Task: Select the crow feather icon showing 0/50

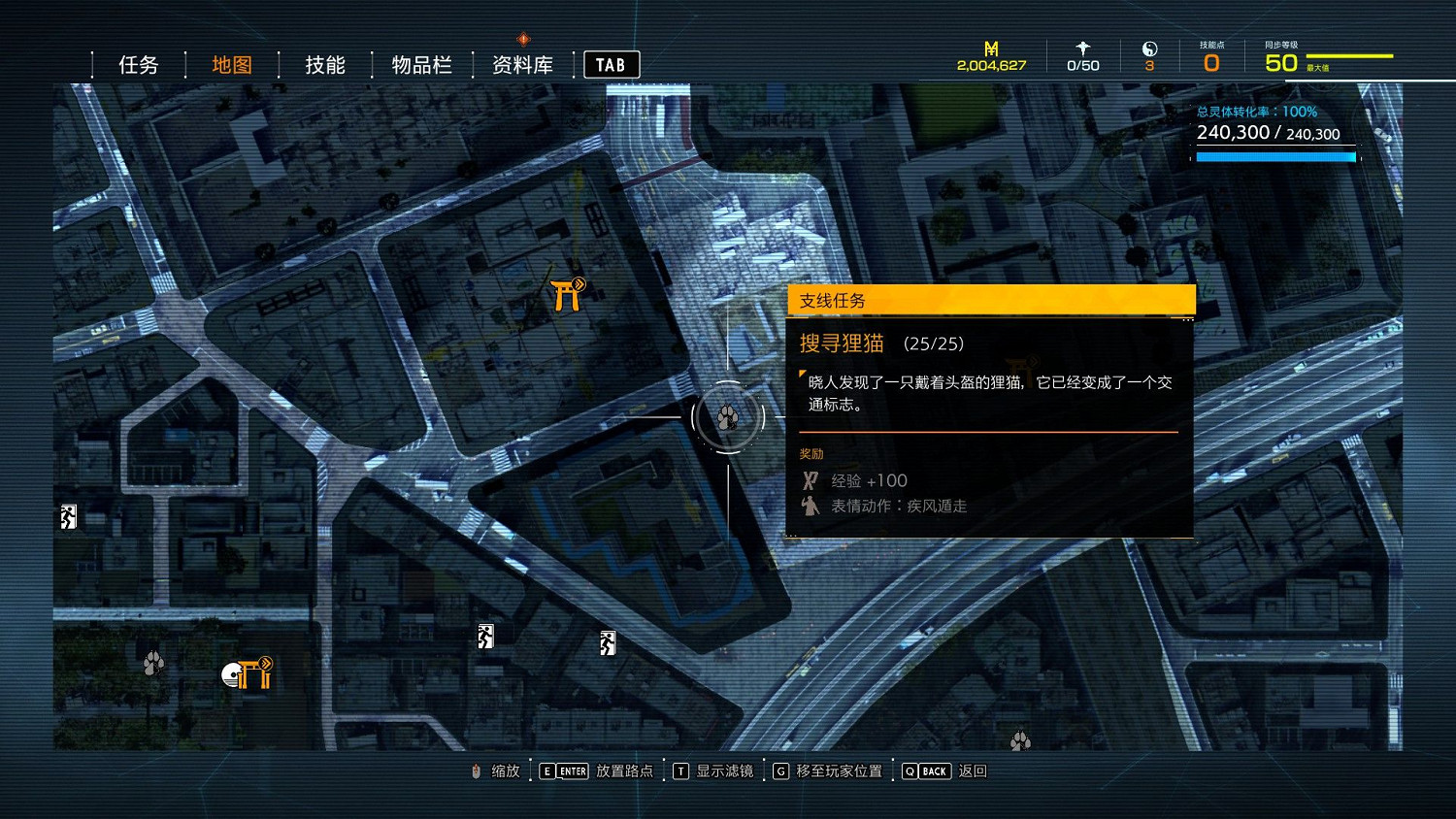Action: (1081, 49)
